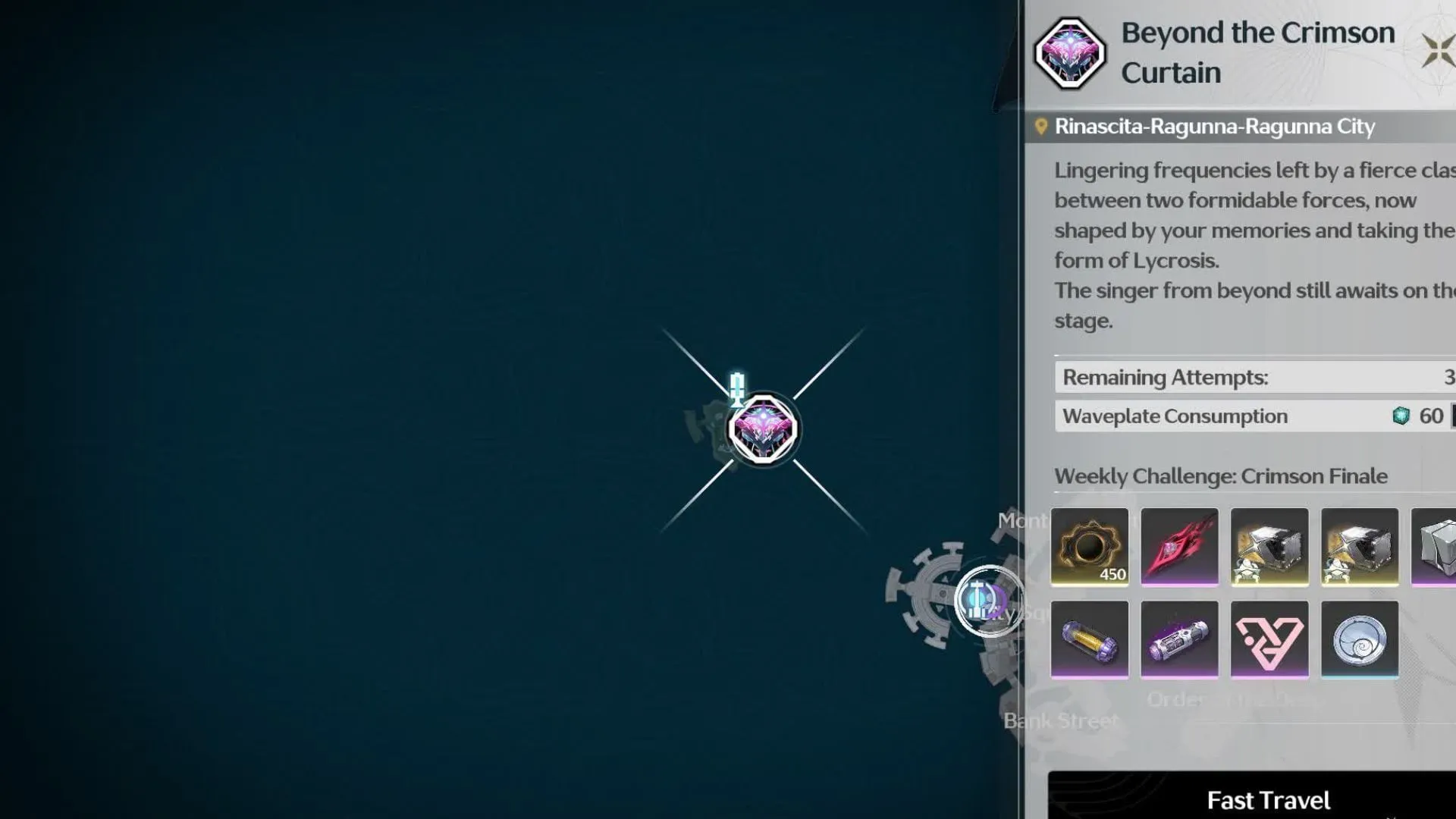Click the Waveplate Consumption cost display
The height and width of the screenshot is (819, 1456).
[x=1251, y=416]
